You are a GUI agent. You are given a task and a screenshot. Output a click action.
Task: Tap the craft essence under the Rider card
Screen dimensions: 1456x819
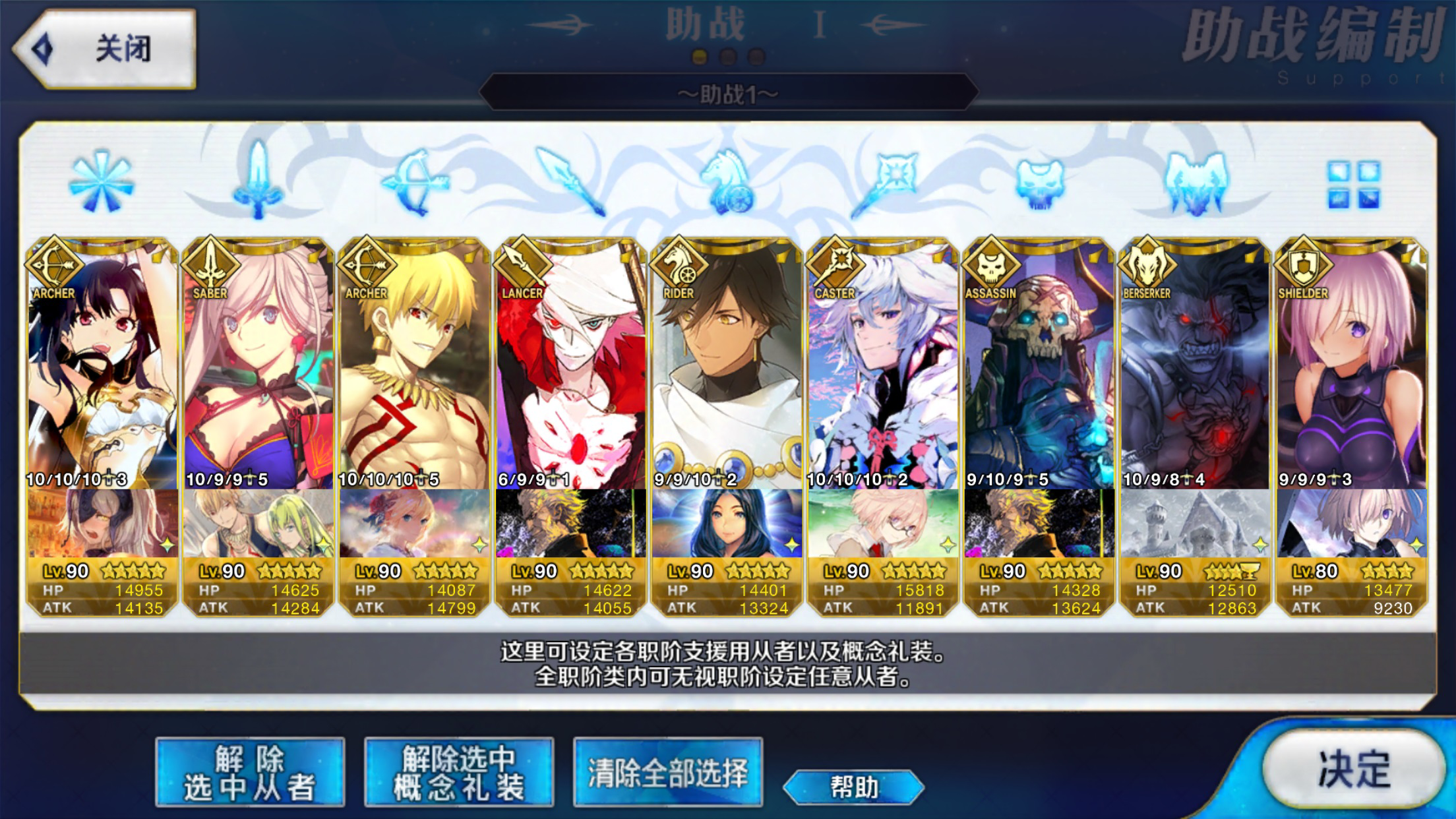727,524
